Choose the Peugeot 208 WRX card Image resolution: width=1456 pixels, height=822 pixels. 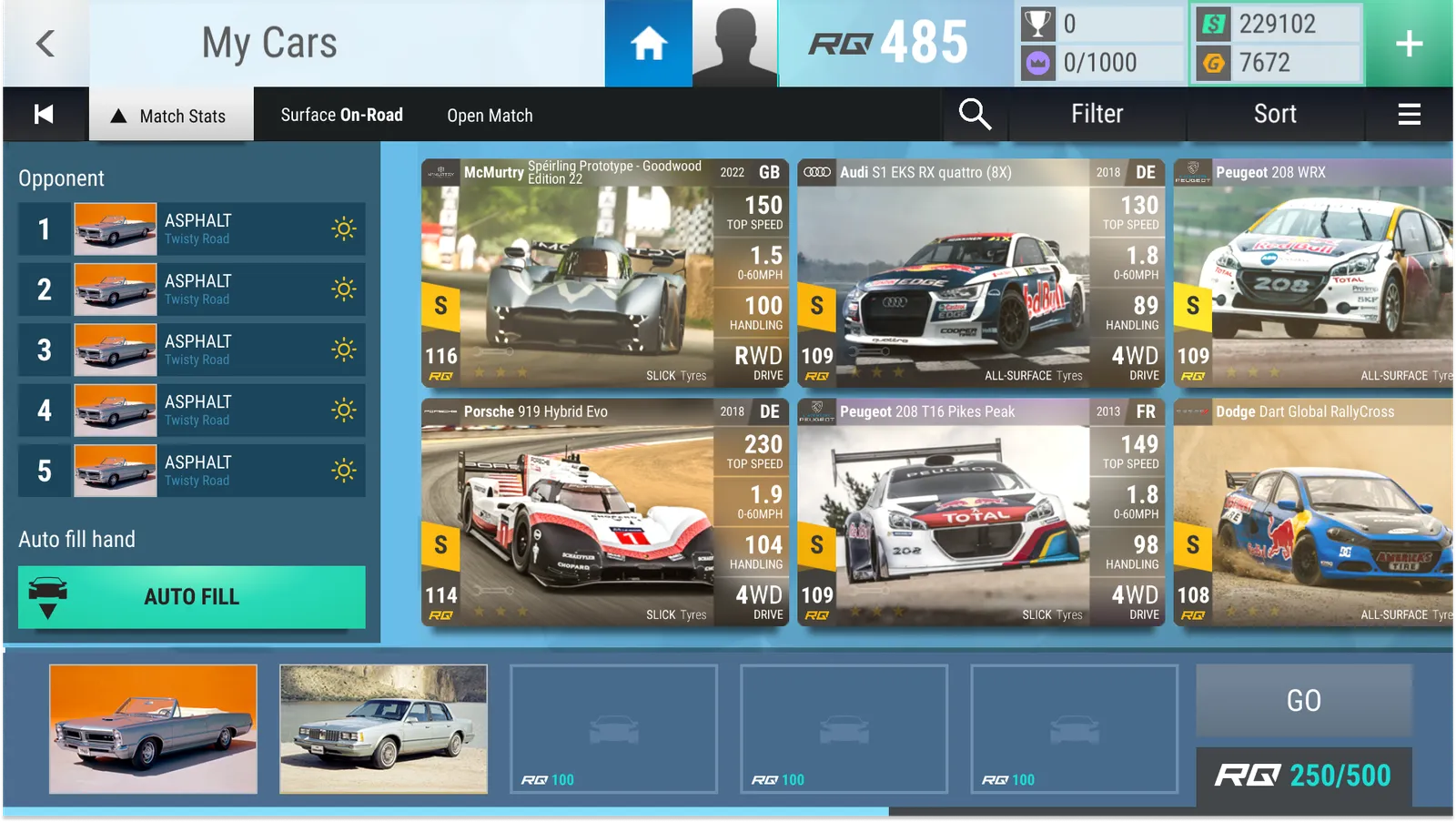pos(1314,273)
